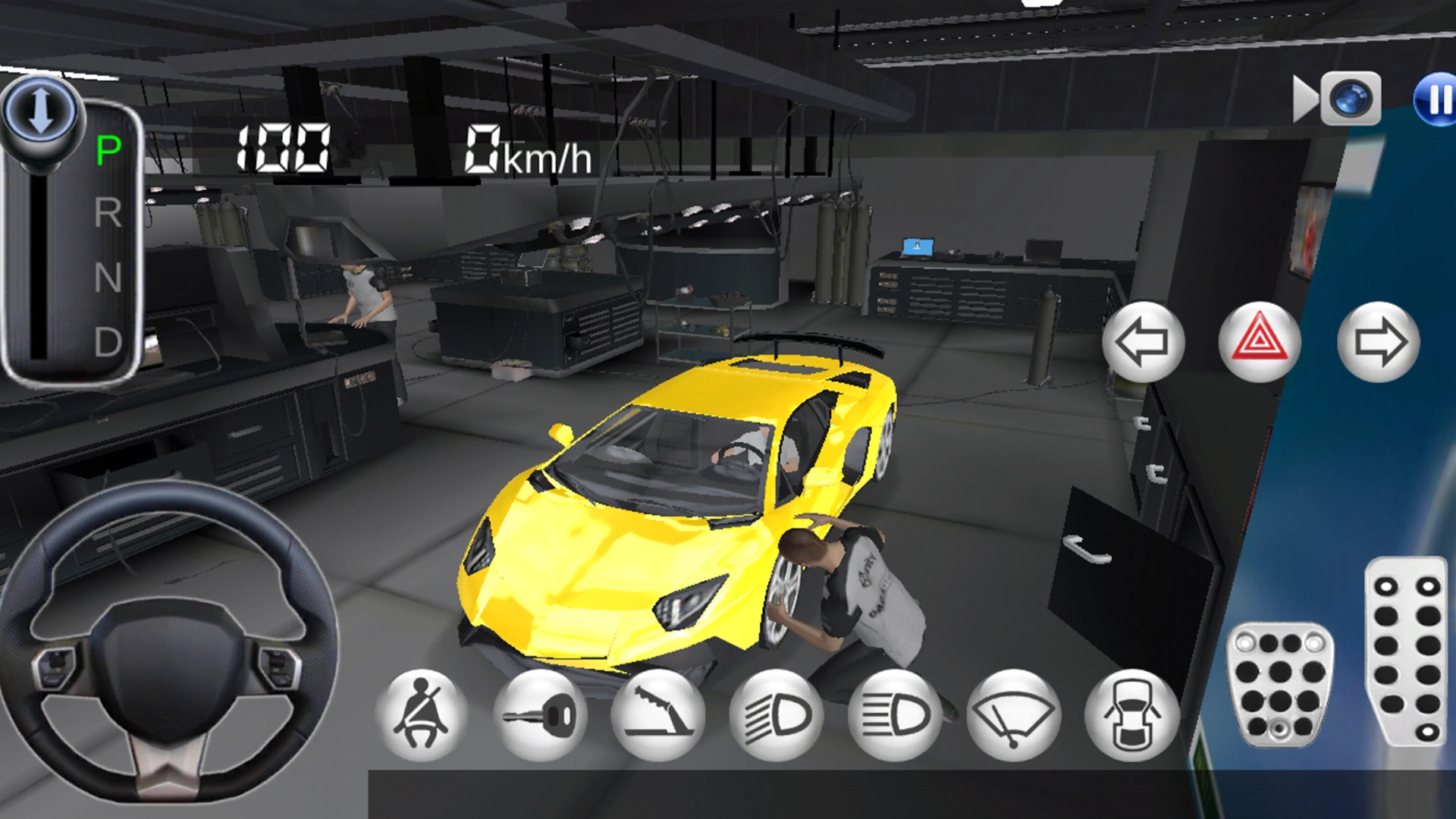Switch on the high beam headlights
This screenshot has height=819, width=1456.
tap(895, 715)
